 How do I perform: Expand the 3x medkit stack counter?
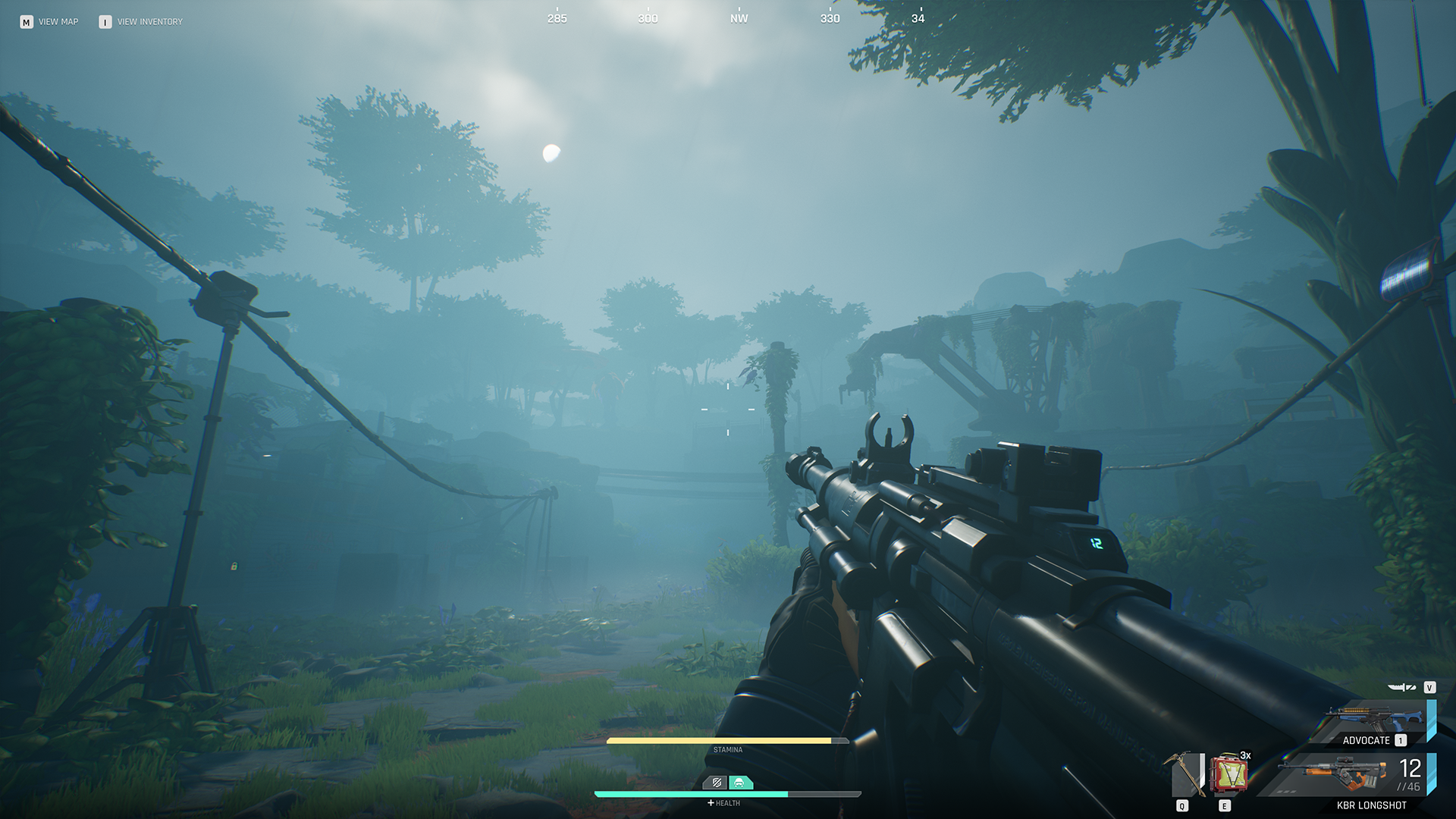coord(1246,756)
